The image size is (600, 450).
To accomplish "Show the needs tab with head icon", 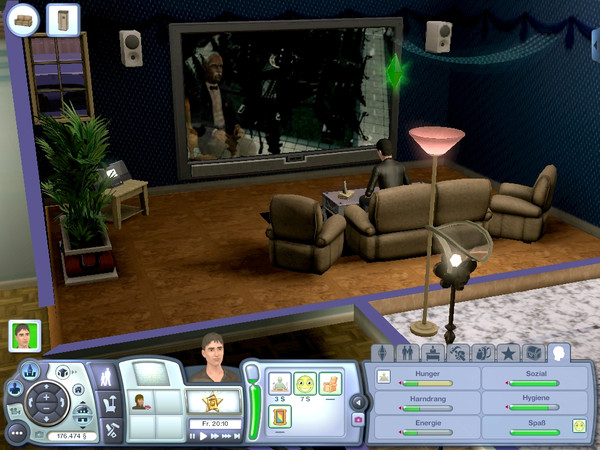I will [559, 352].
